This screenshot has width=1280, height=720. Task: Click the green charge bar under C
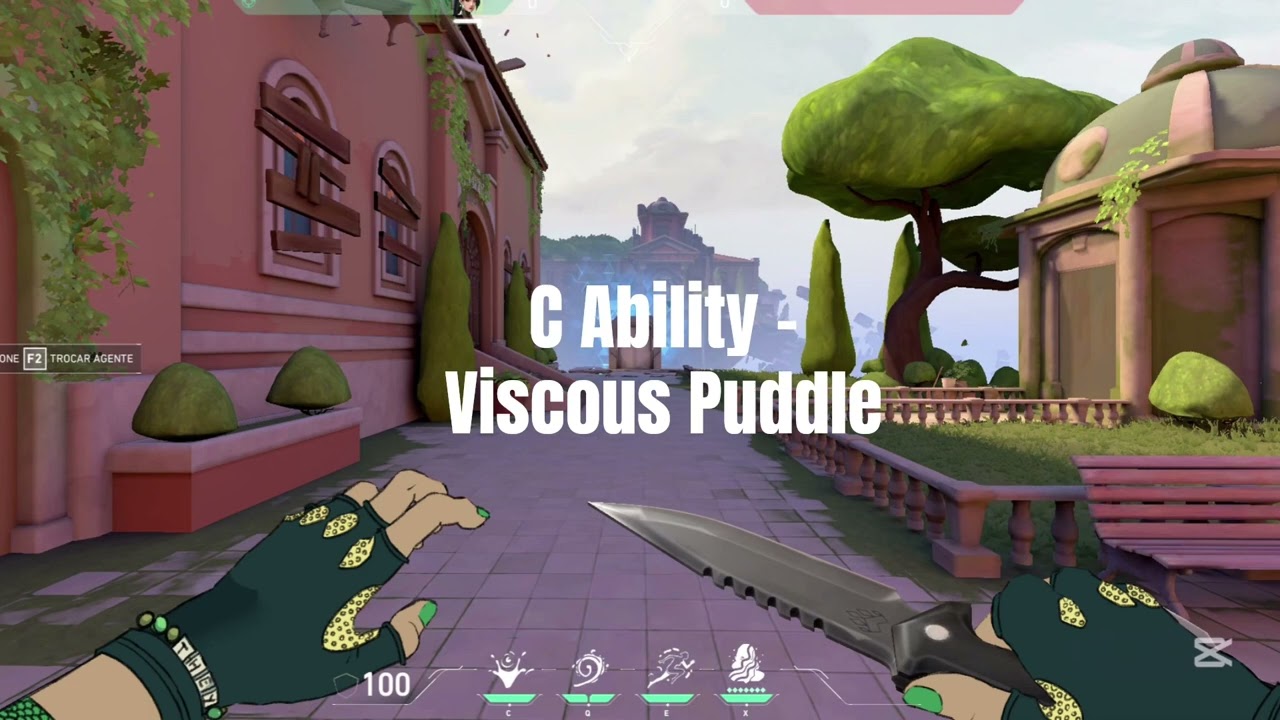point(508,698)
